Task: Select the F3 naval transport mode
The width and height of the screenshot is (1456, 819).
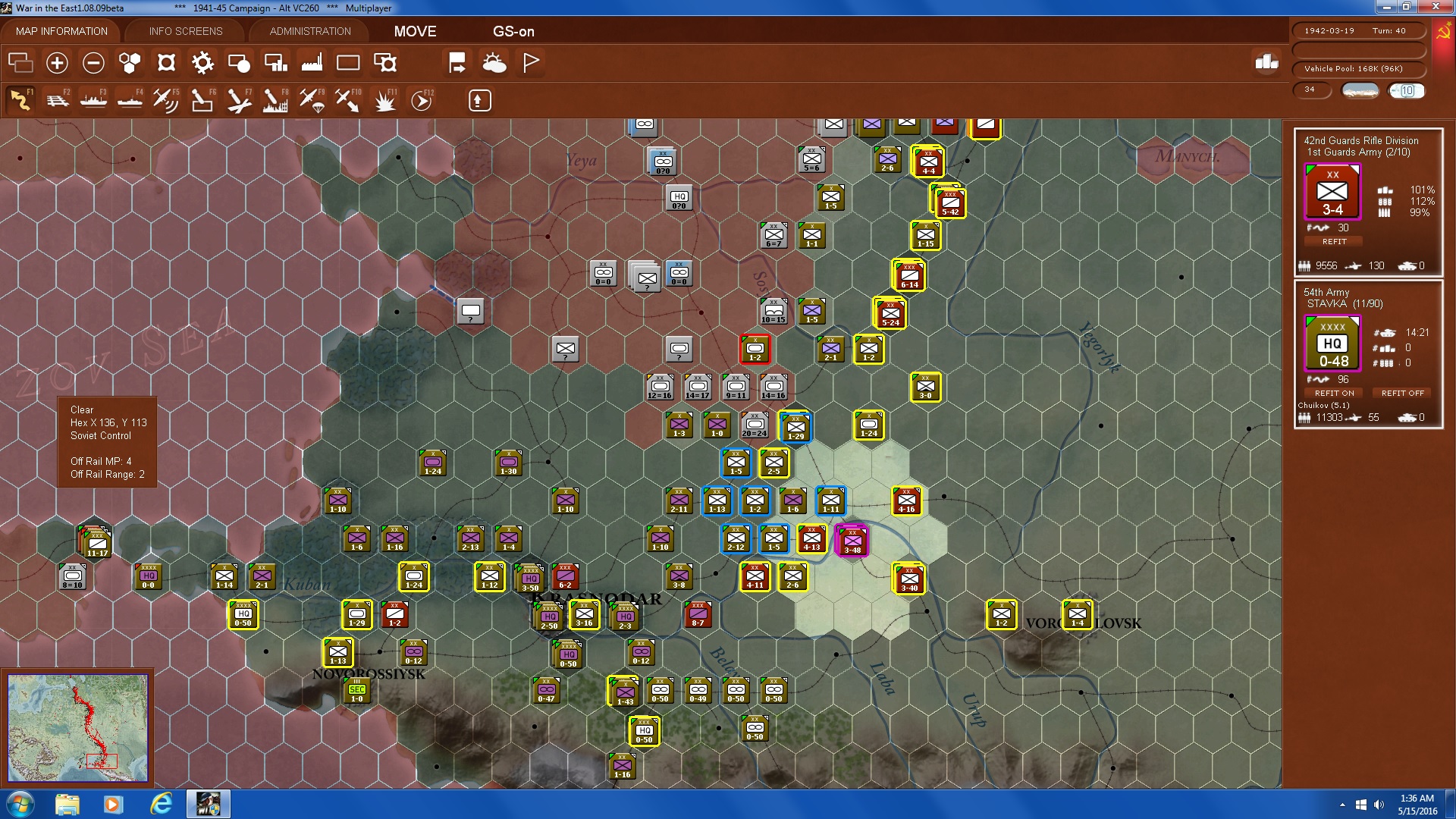Action: click(93, 99)
